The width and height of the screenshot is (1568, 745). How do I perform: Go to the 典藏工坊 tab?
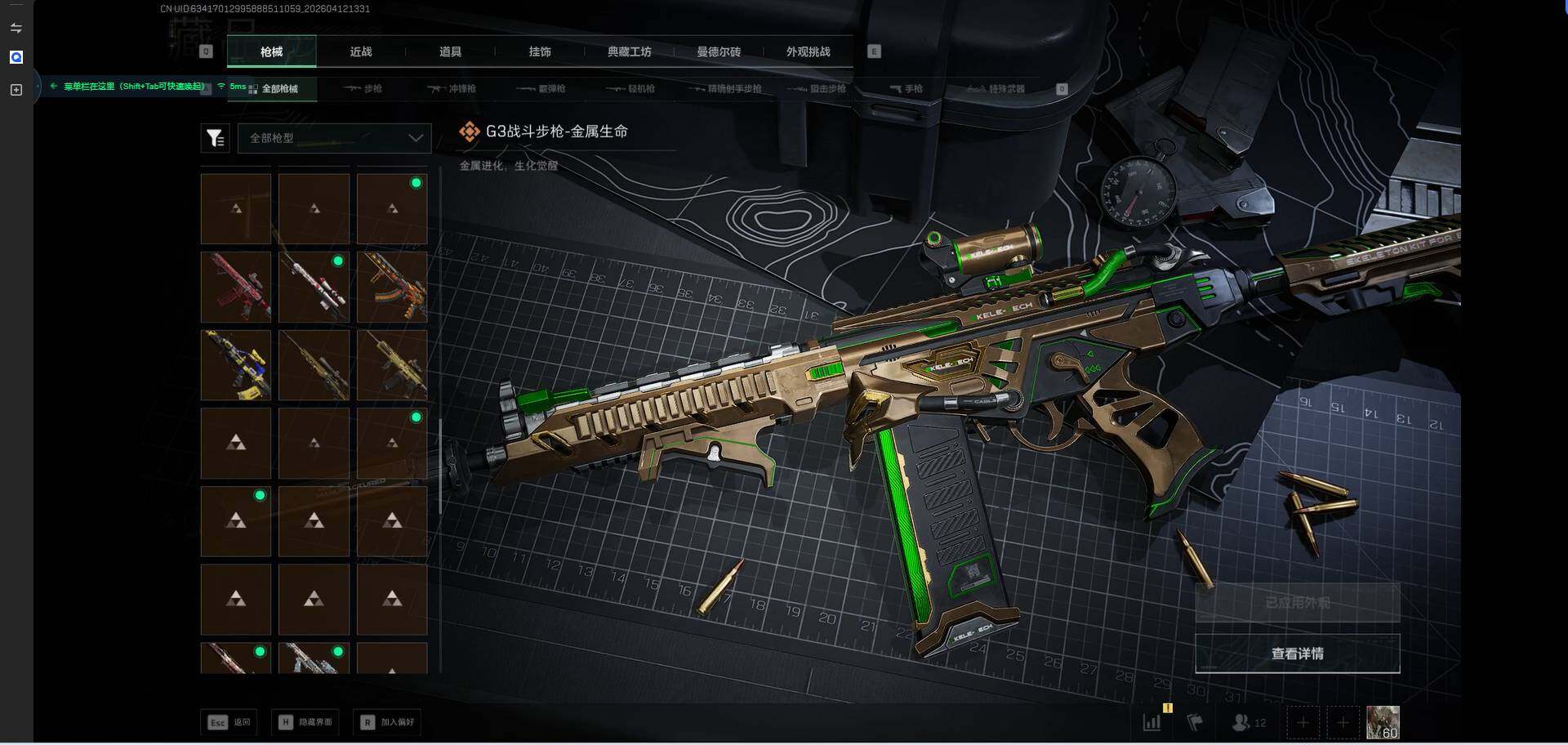(x=629, y=51)
